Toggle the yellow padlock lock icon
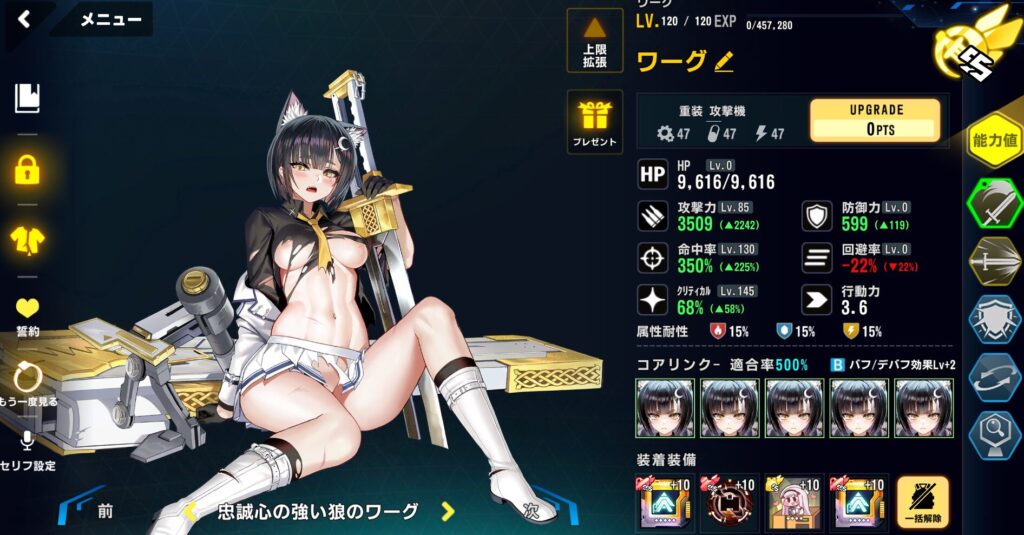 pos(27,169)
